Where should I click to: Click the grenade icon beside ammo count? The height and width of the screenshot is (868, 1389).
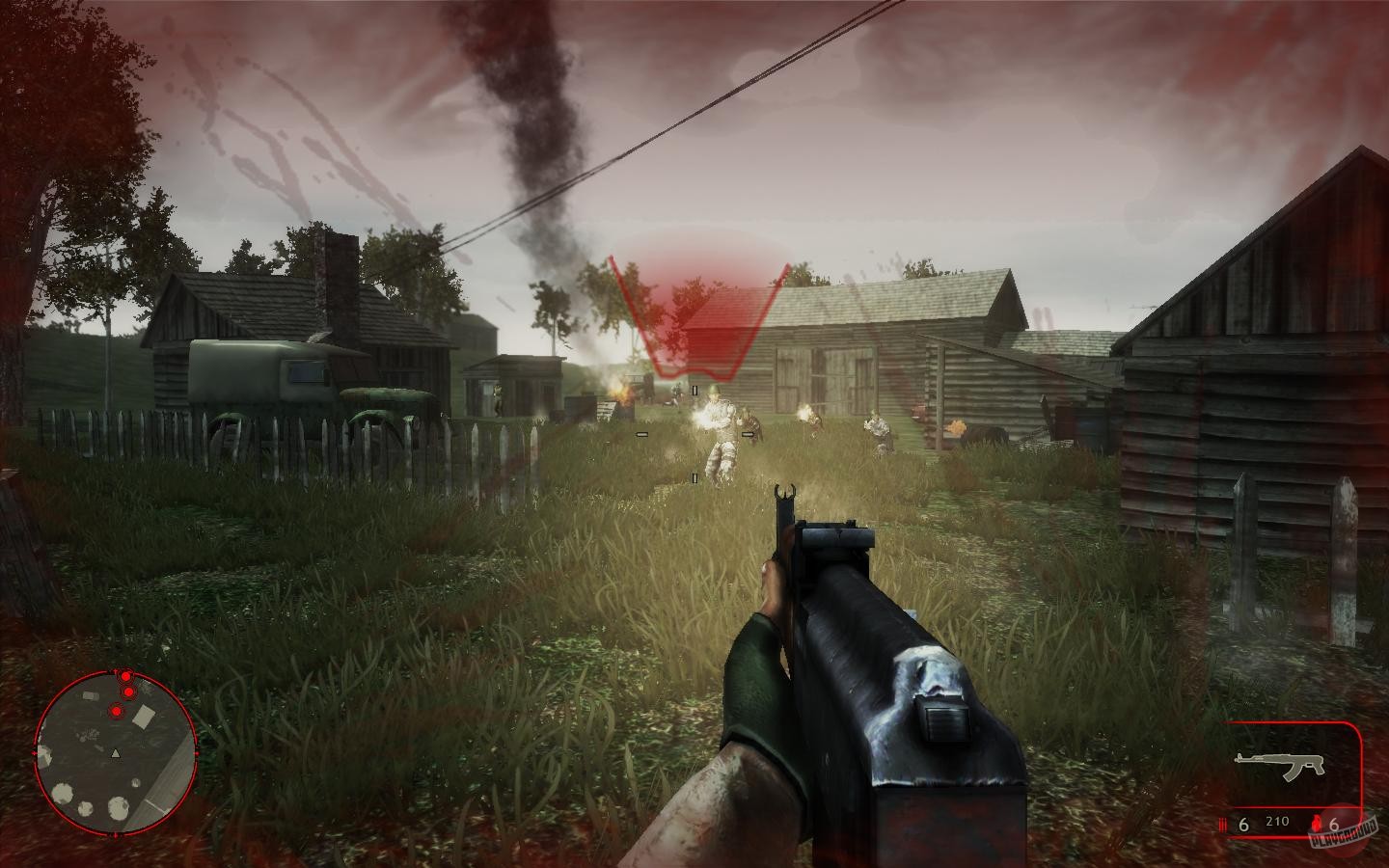(1317, 824)
